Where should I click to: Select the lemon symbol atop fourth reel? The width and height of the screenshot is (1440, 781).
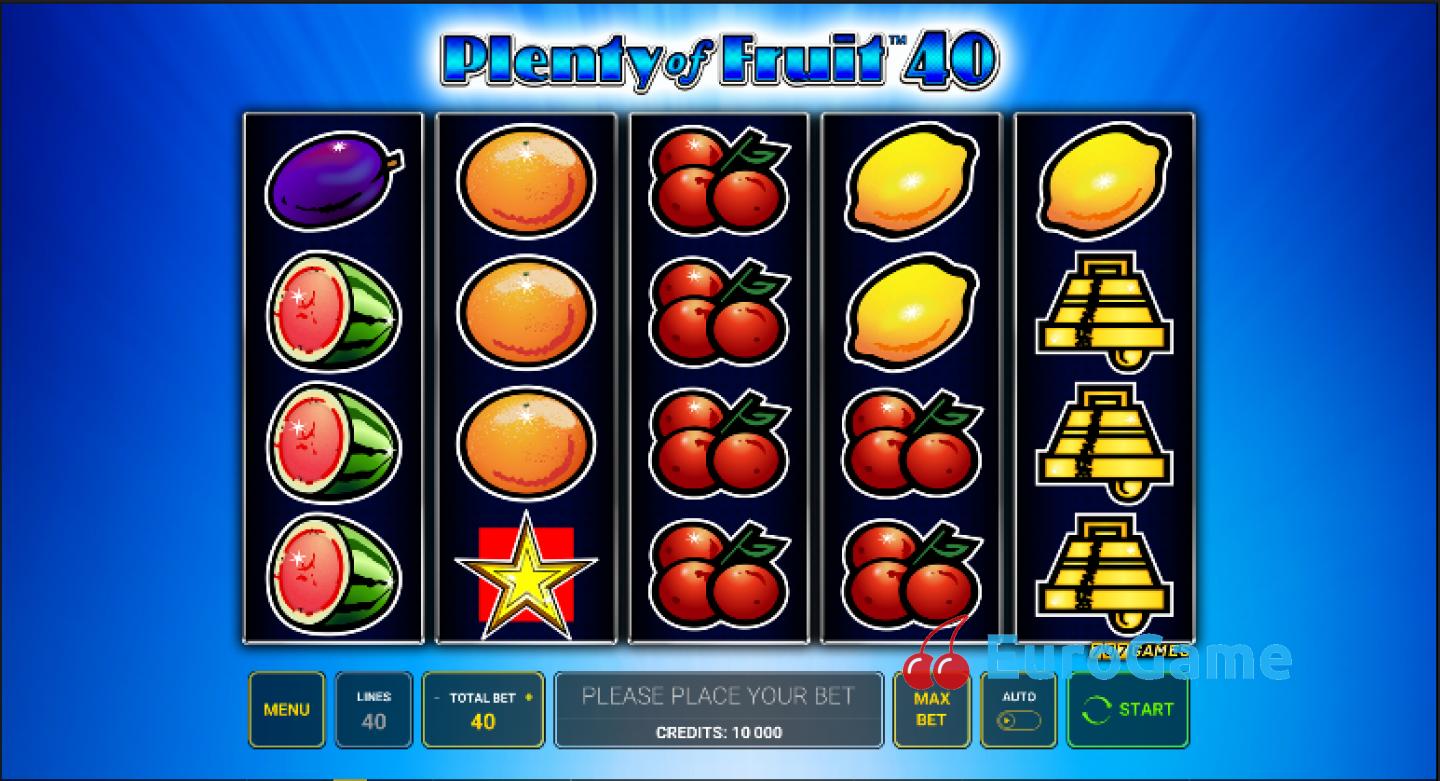911,180
